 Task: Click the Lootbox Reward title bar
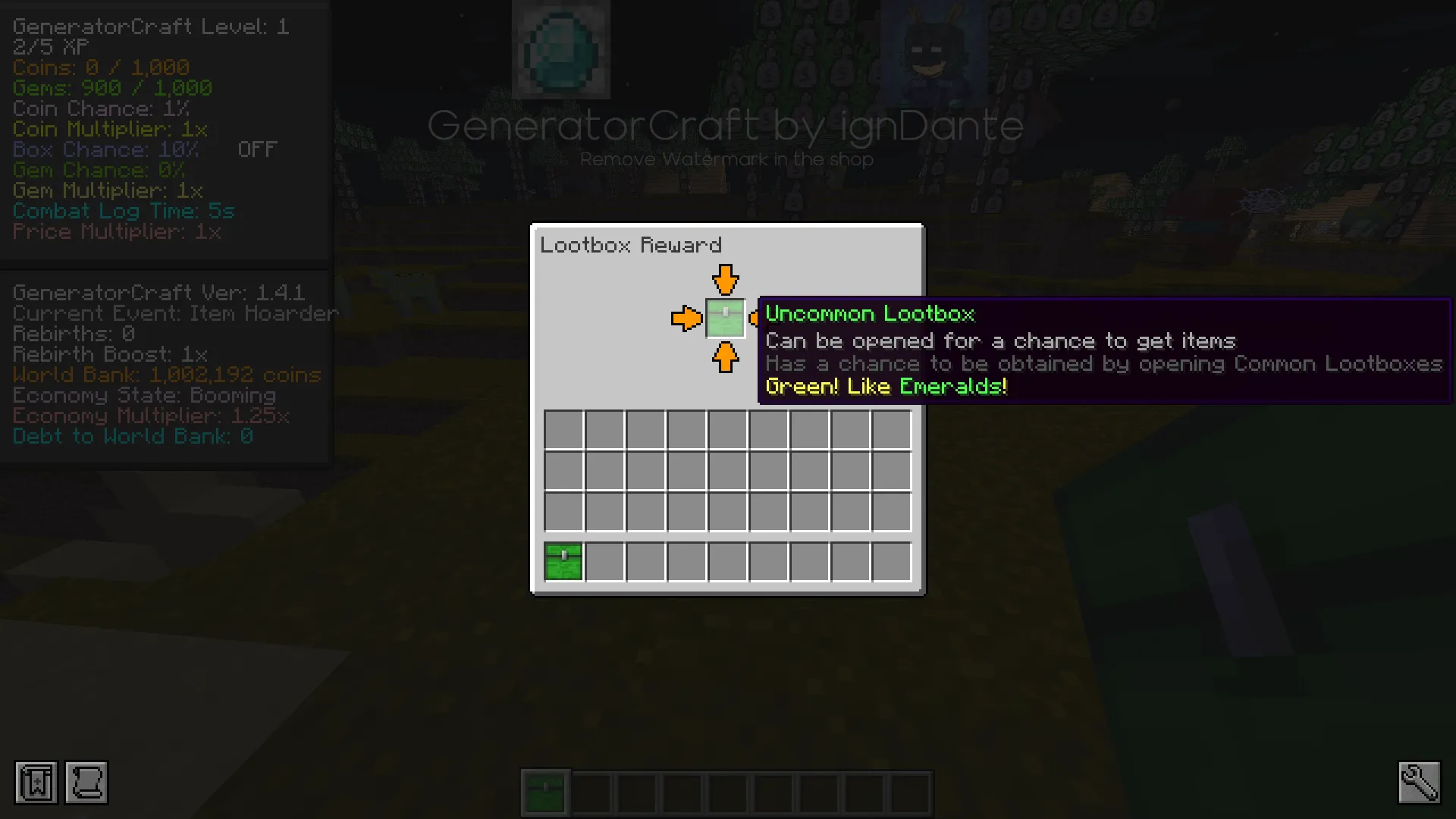click(632, 244)
